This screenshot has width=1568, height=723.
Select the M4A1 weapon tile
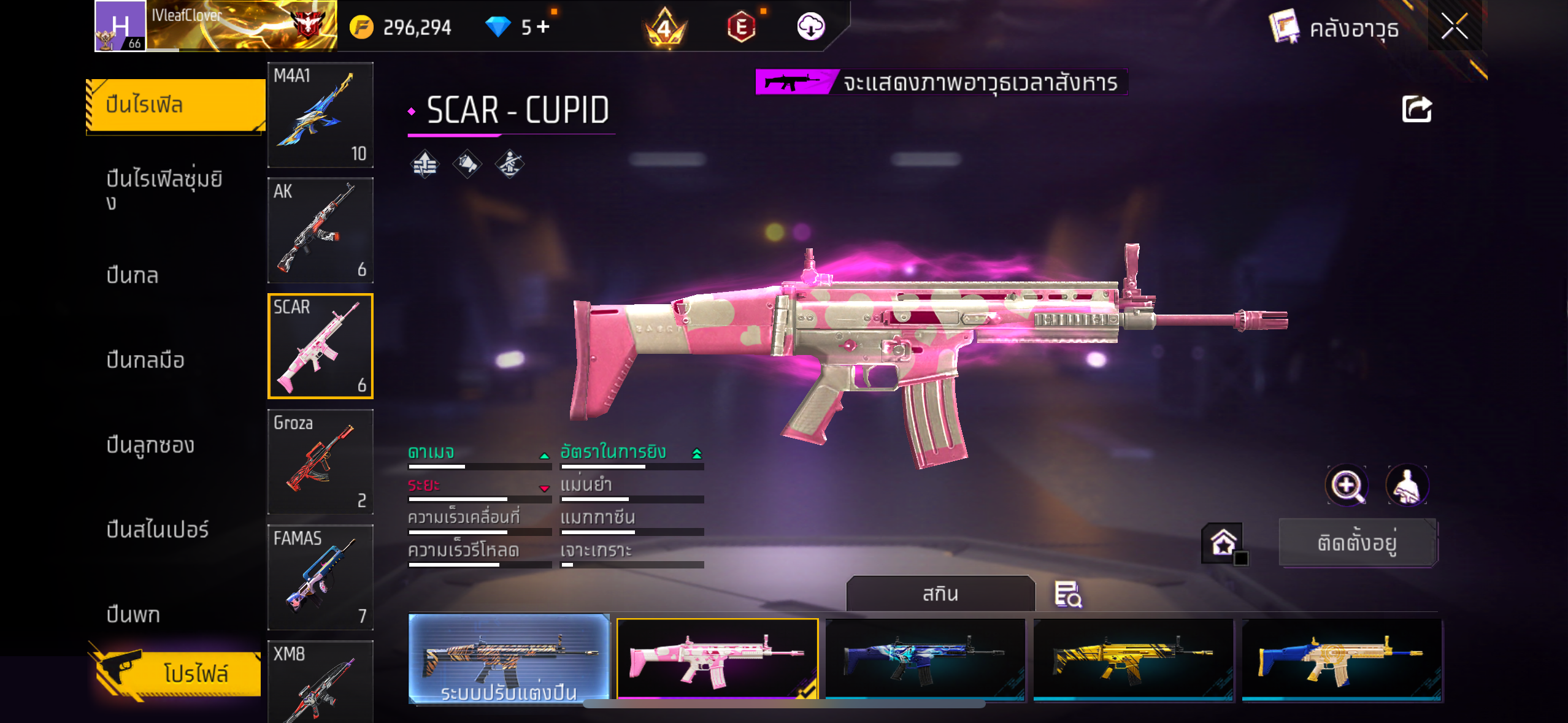point(320,115)
